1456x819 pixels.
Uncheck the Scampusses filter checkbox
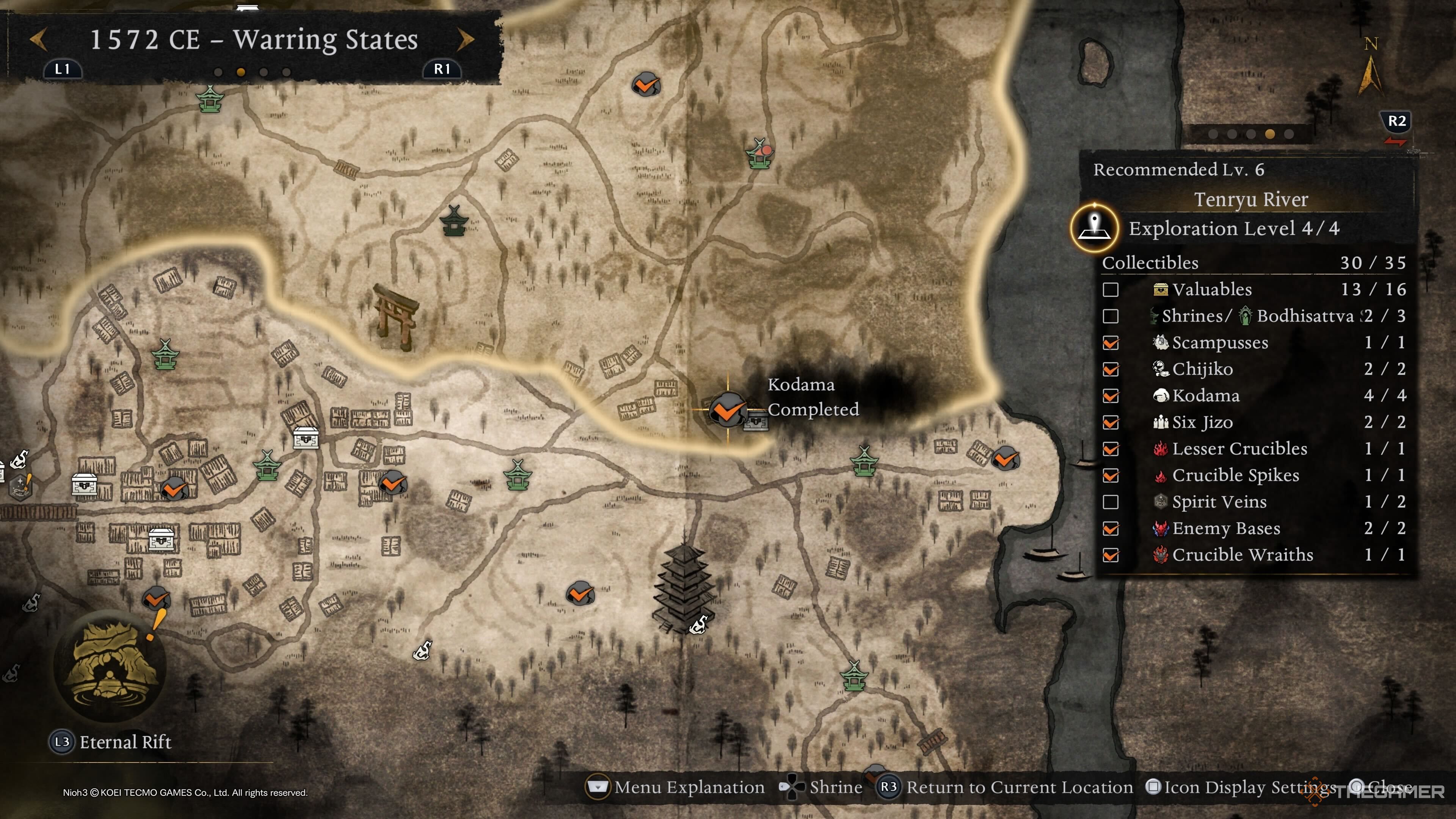click(x=1111, y=342)
